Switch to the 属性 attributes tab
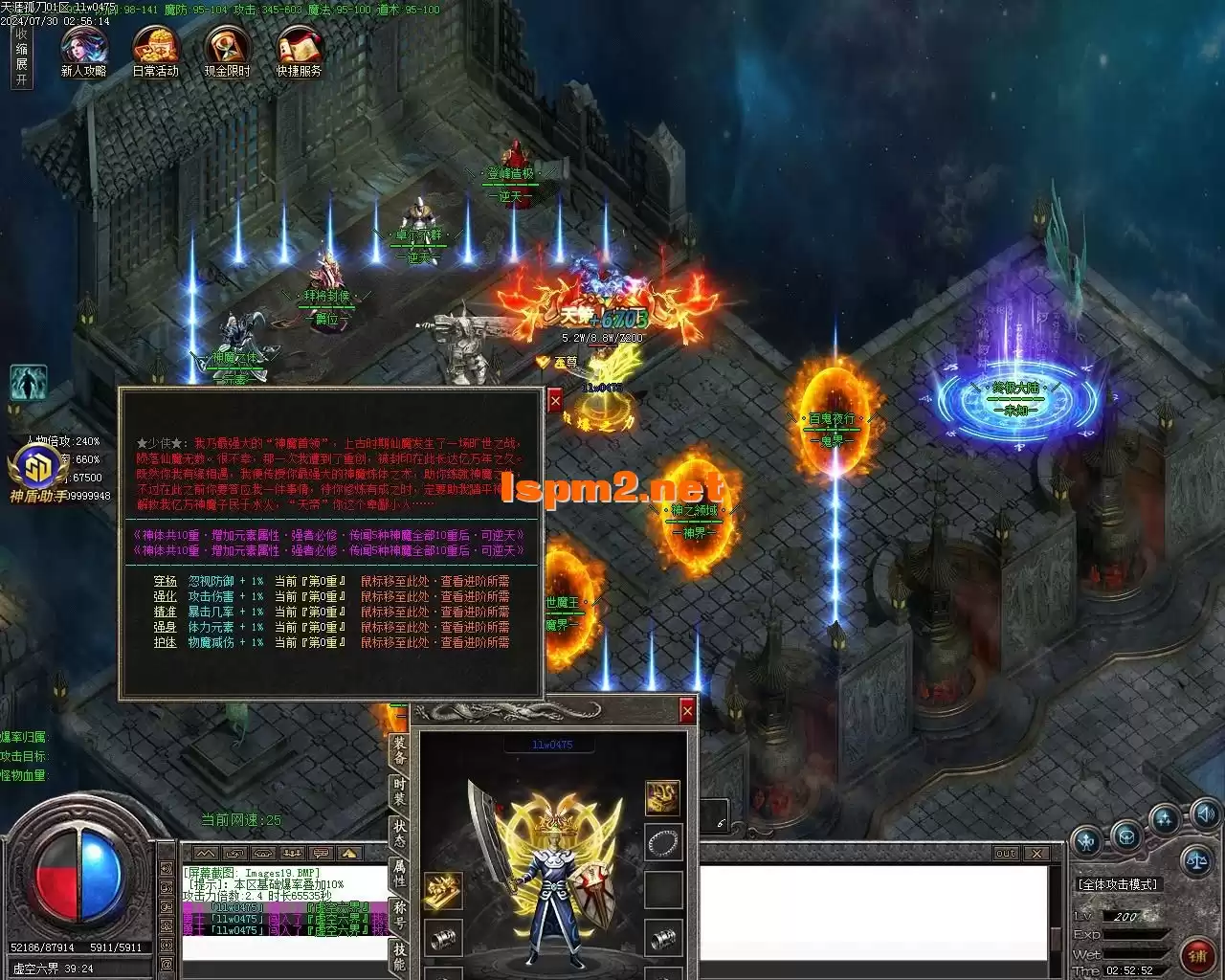 pyautogui.click(x=399, y=874)
